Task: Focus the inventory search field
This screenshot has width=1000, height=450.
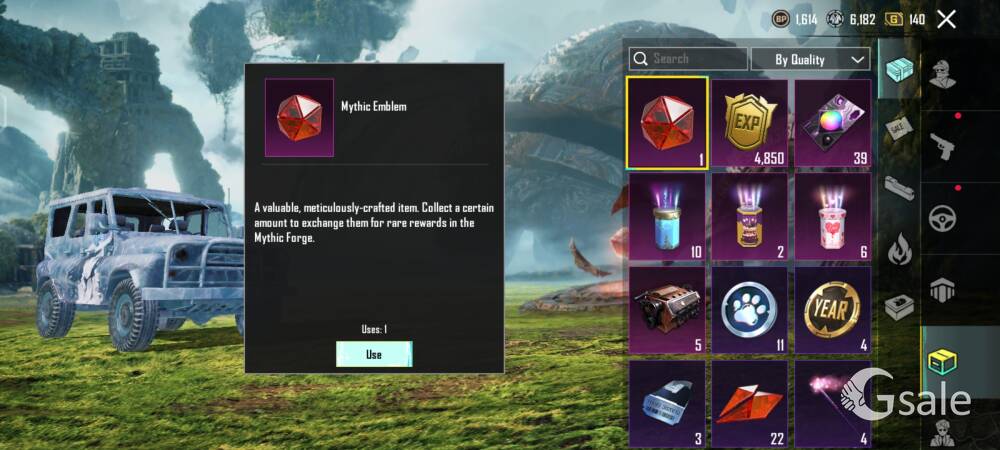Action: pos(688,59)
